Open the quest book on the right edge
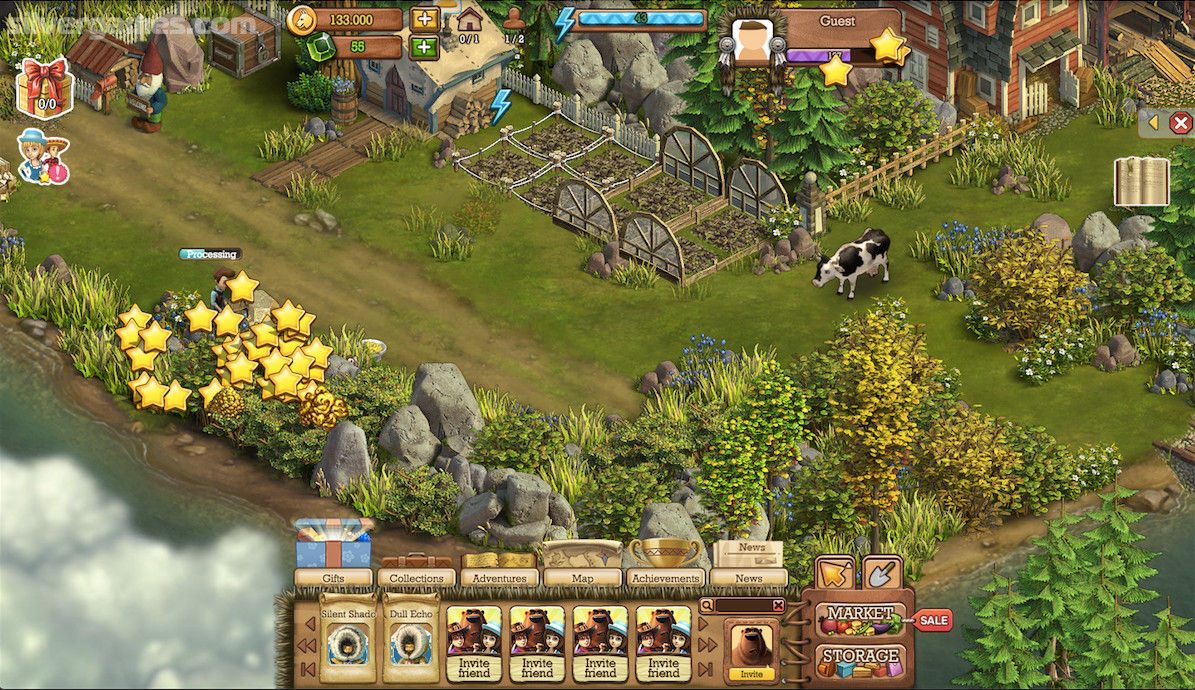1195x690 pixels. (1141, 181)
